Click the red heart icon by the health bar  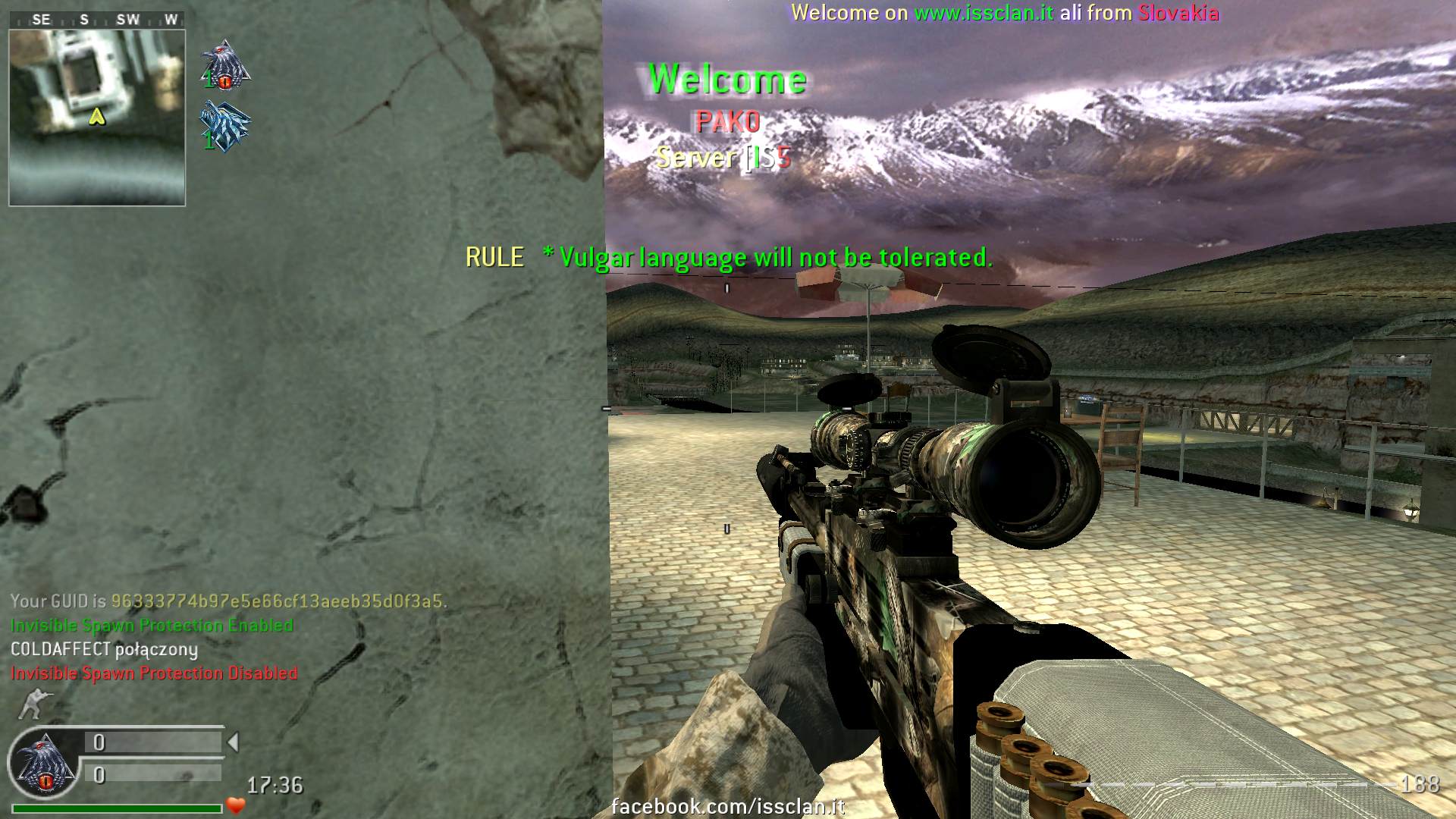point(236,806)
